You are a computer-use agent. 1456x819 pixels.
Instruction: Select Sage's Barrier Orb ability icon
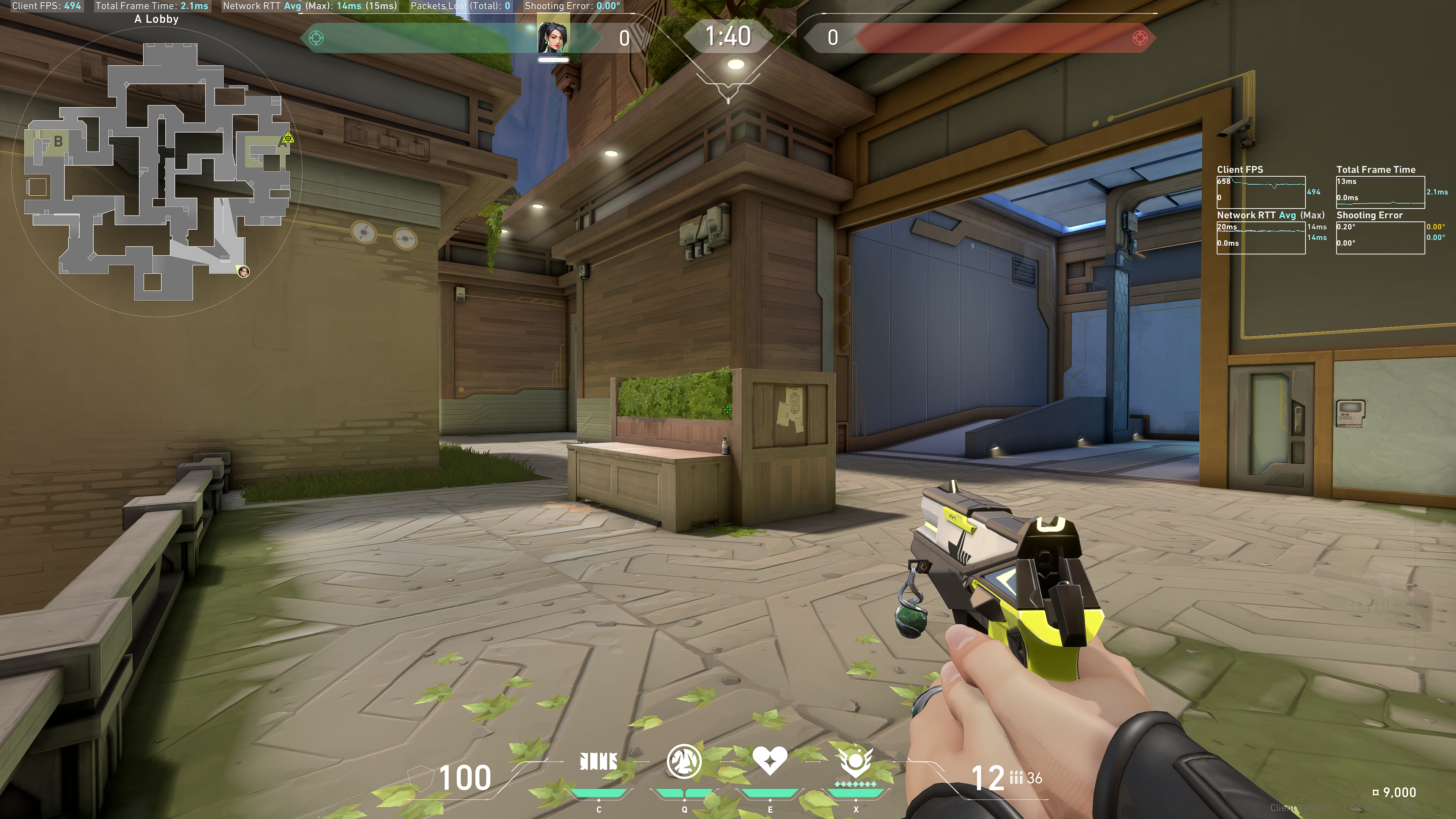click(598, 761)
